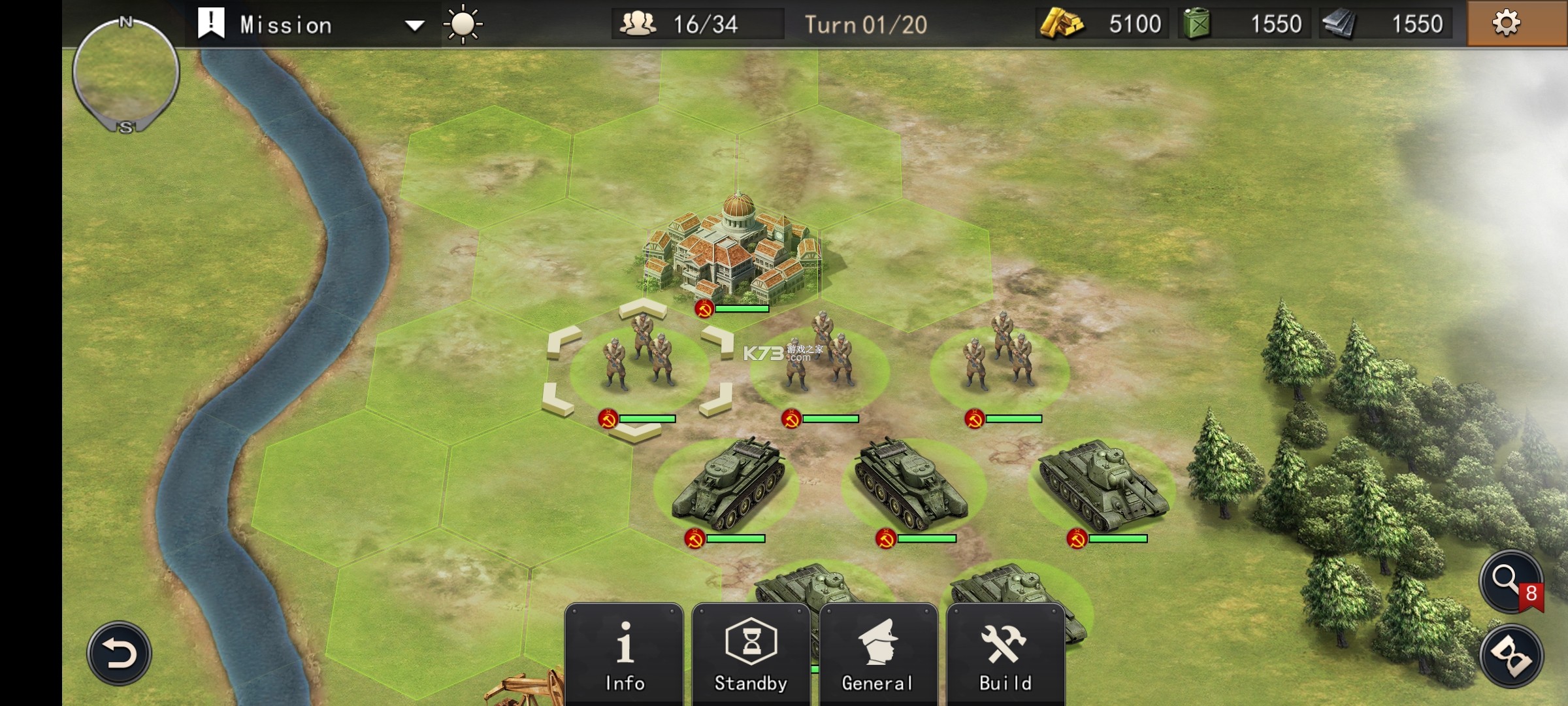Click the sun weather icon
1568x706 pixels.
click(x=463, y=24)
